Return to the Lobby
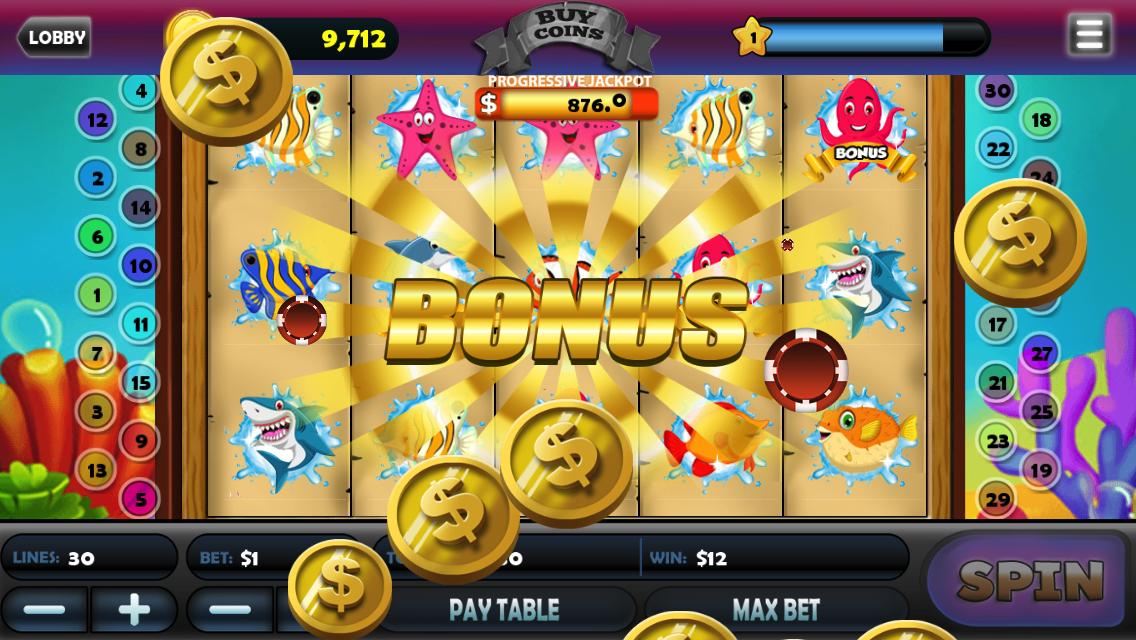Screen dimensions: 1136x640 55,38
